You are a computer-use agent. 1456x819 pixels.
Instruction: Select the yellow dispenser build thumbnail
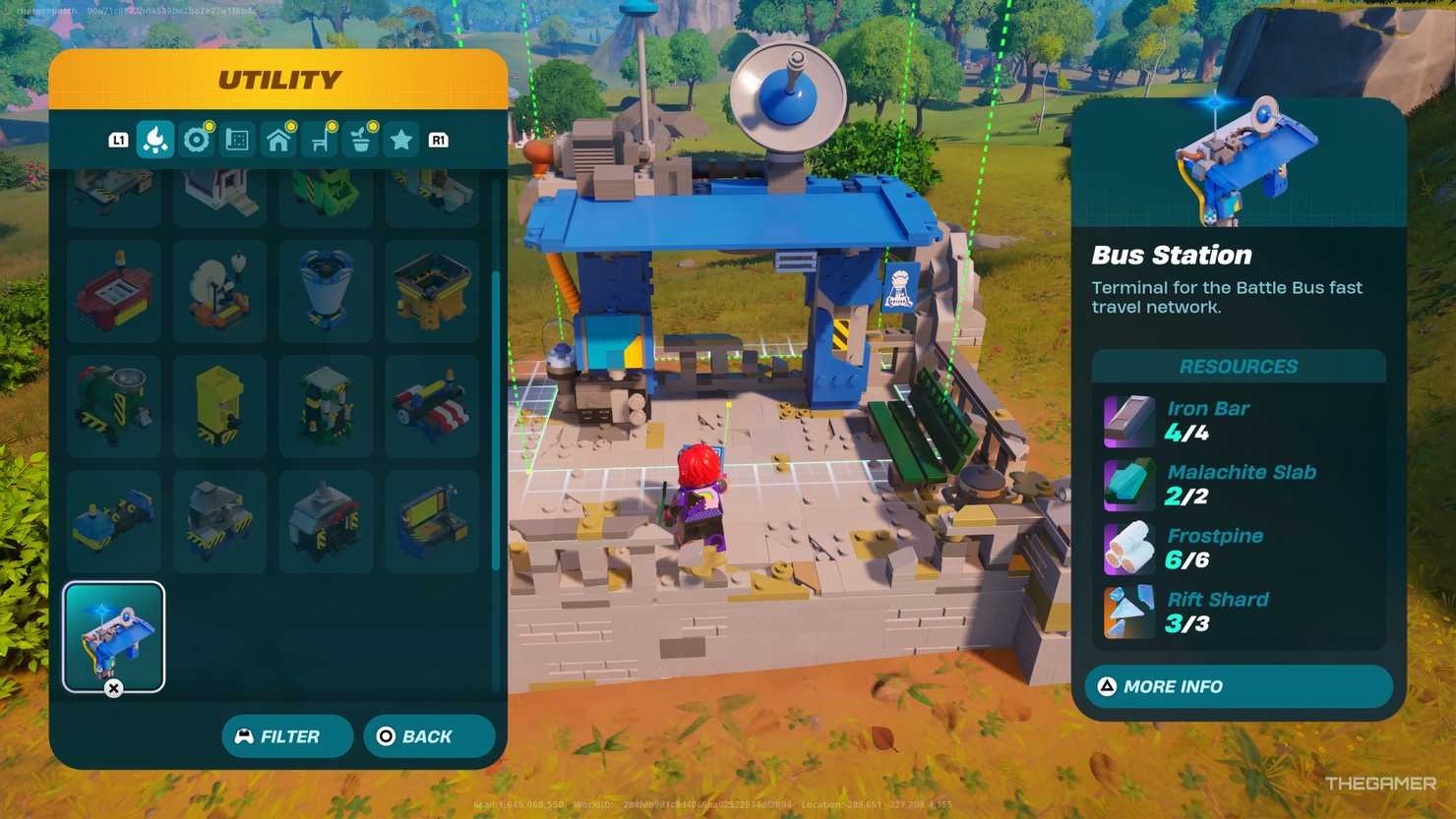(219, 405)
